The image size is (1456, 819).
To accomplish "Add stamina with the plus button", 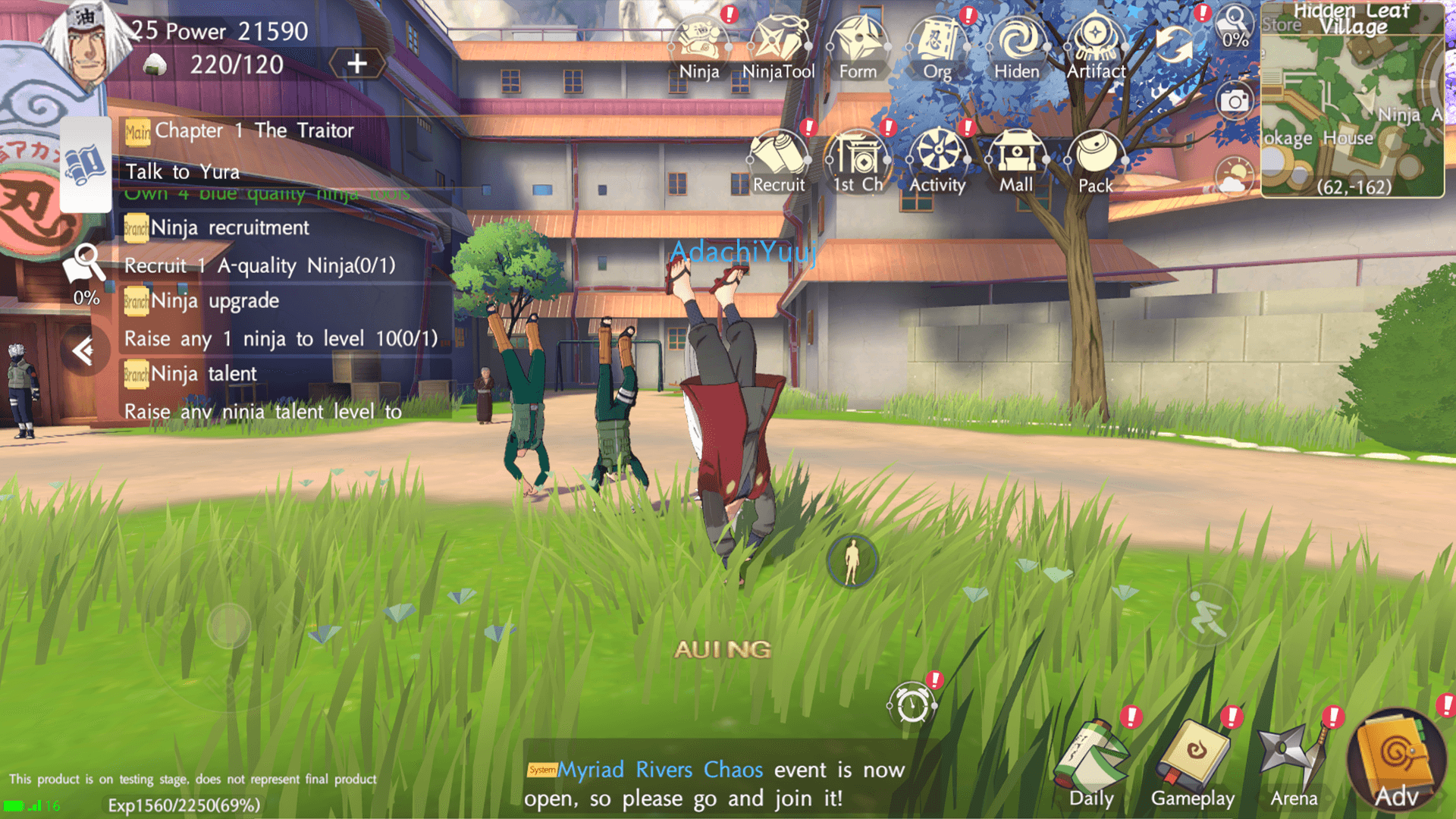I will click(356, 64).
